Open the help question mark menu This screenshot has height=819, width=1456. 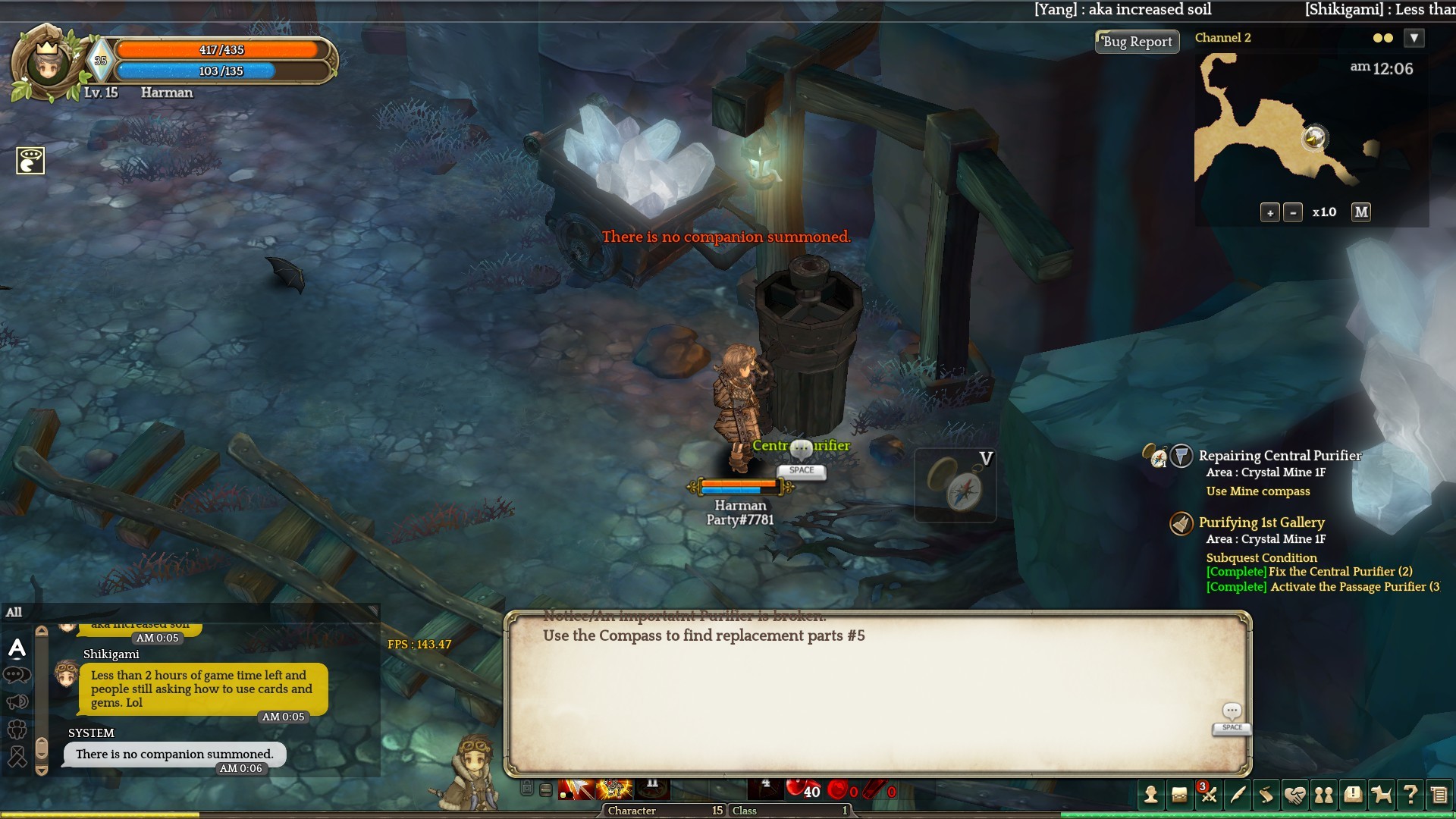tap(1410, 795)
